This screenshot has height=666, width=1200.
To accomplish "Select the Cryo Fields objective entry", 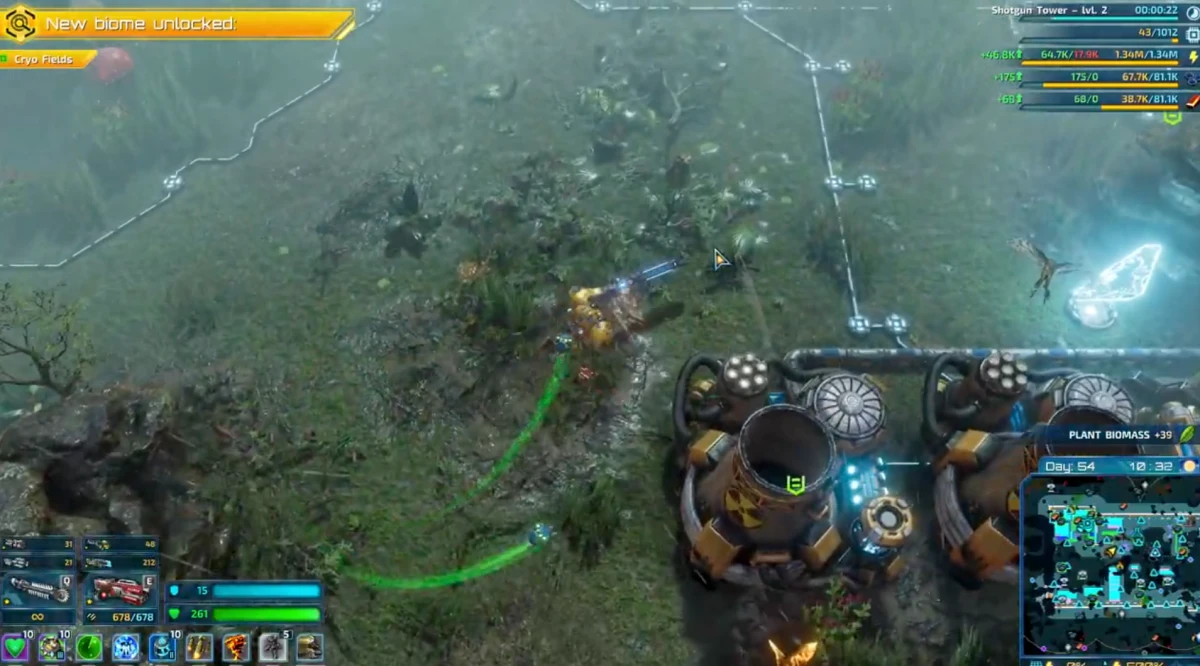I will (x=46, y=60).
